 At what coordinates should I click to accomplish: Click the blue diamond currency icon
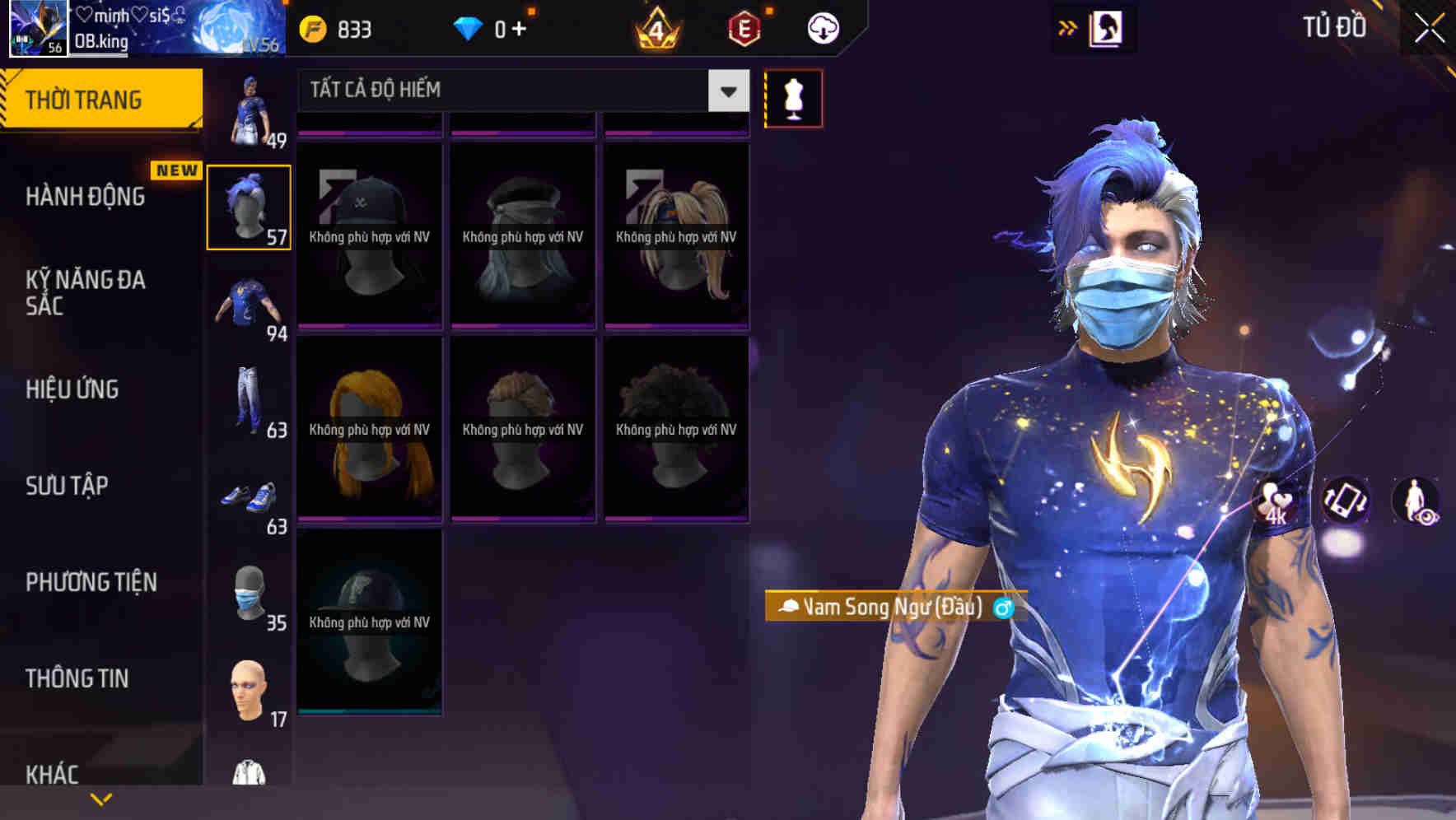[x=469, y=29]
